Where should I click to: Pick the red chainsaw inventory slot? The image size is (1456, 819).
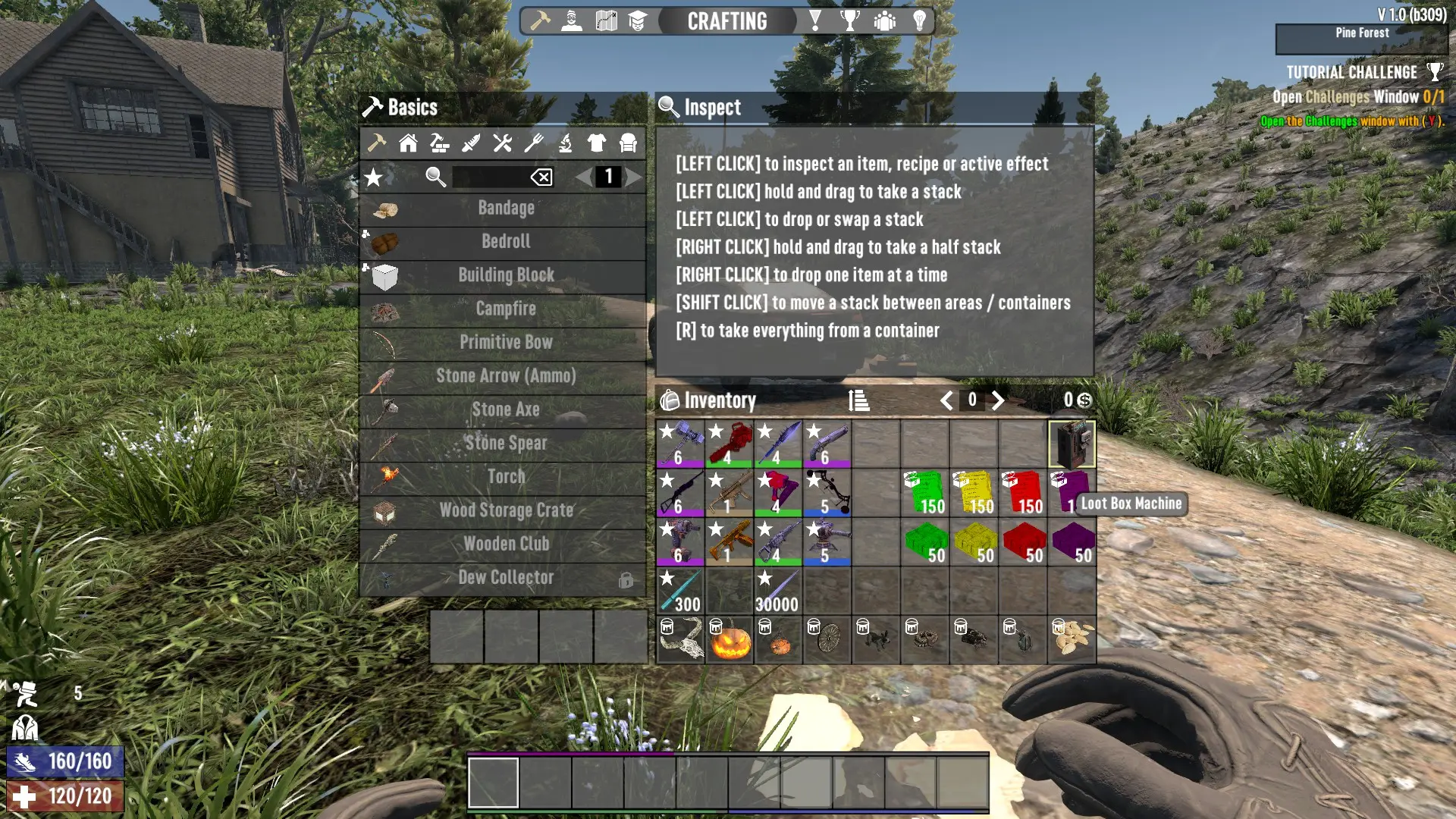730,444
